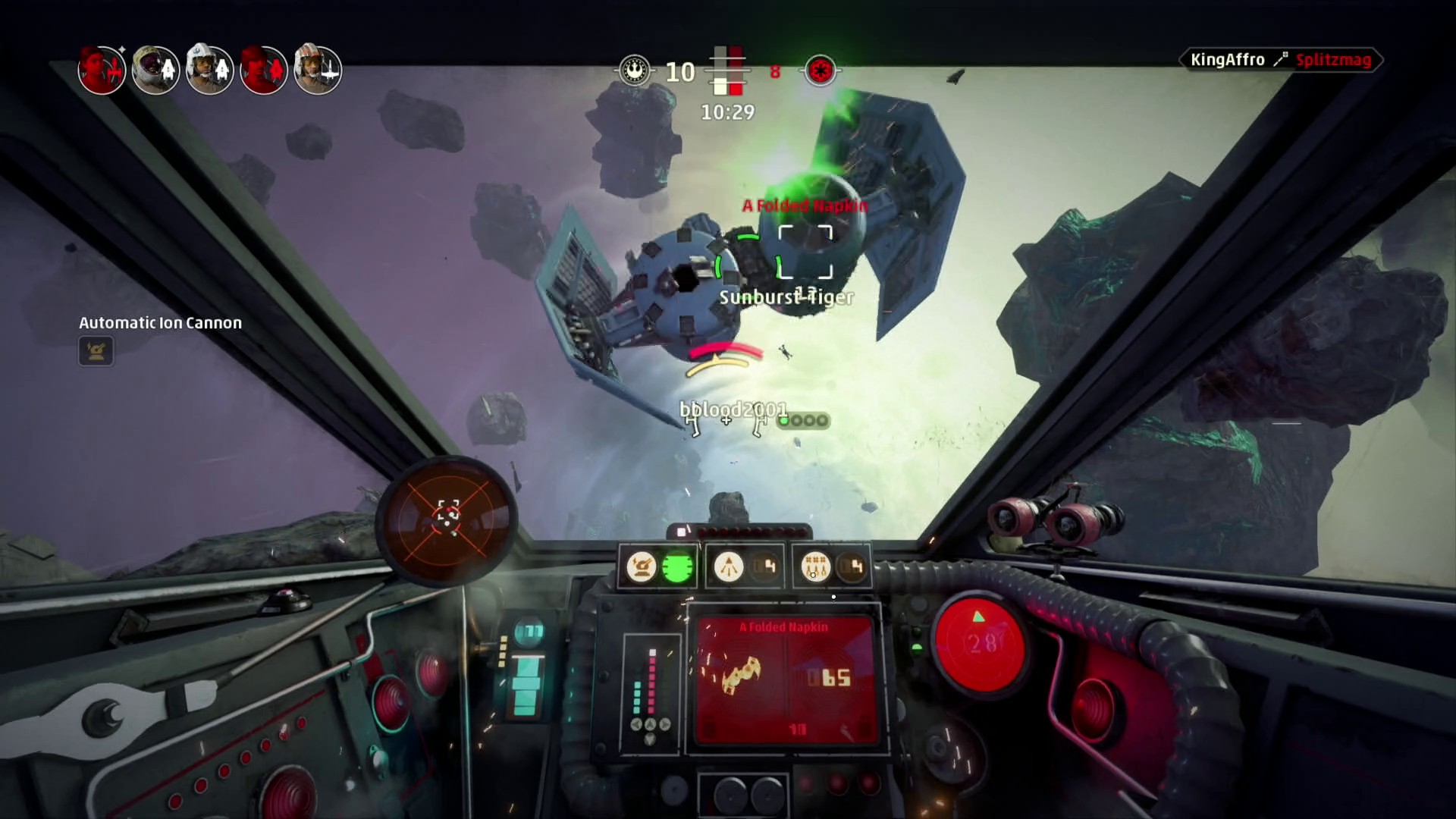Select the A Folded Napkin targeting display
The image size is (1456, 819).
pos(786,679)
